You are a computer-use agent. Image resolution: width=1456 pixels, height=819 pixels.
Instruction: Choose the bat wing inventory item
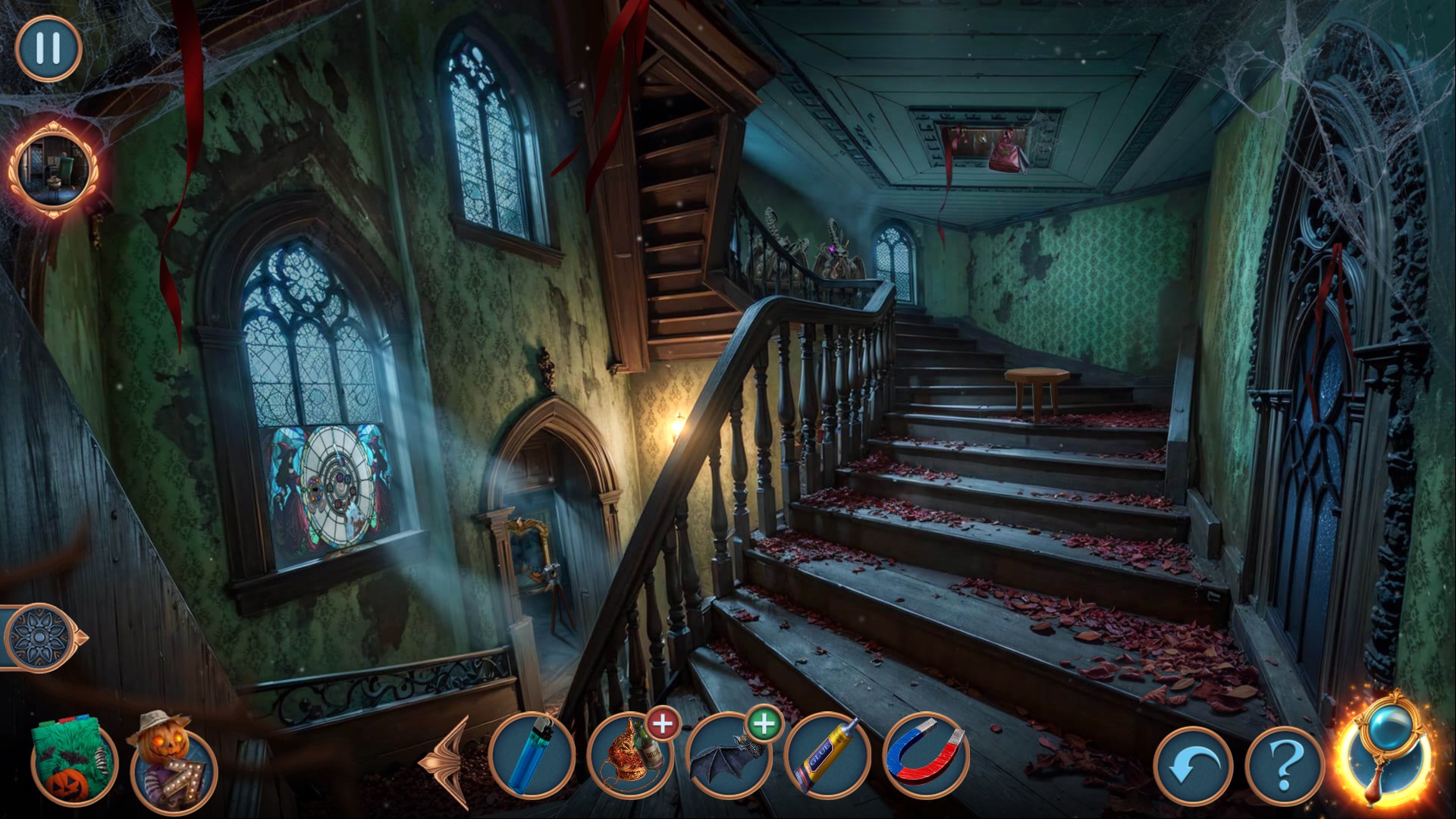tap(730, 756)
